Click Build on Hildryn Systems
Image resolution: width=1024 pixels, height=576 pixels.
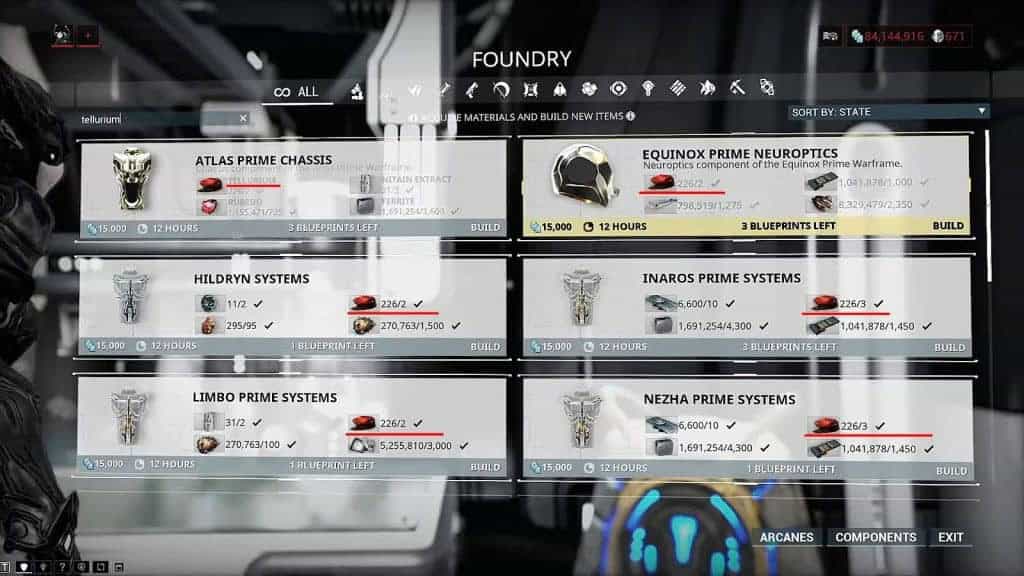pos(487,346)
